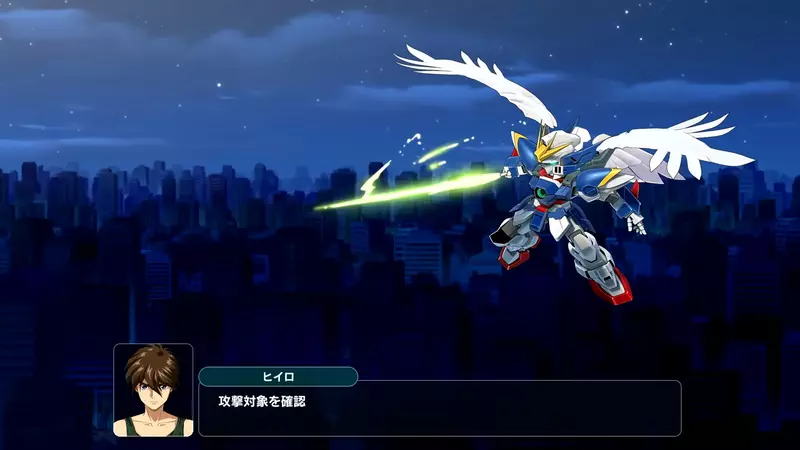Advance the 攻撃対象を確認 dialogue box

[439, 408]
